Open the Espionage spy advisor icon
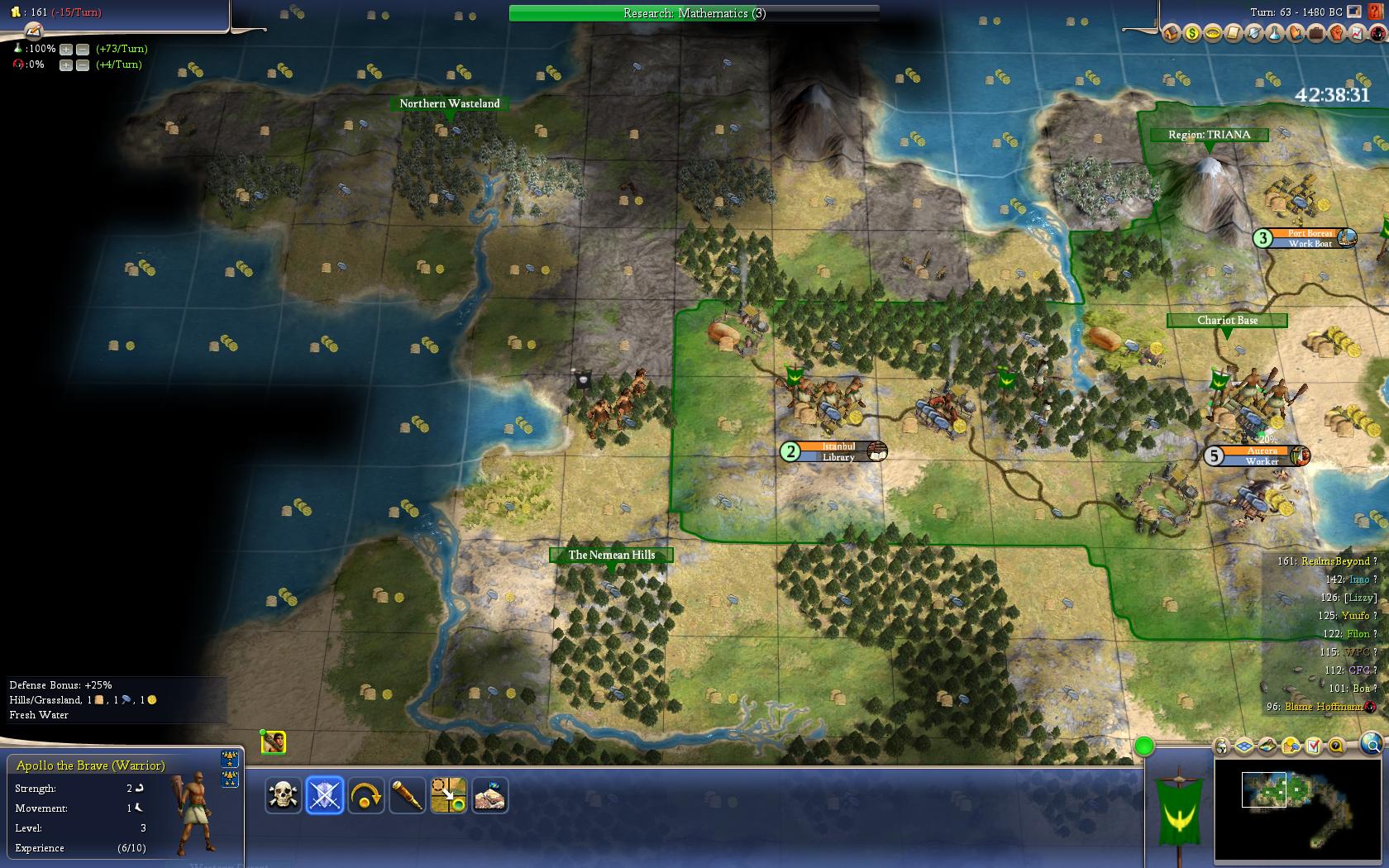 point(1377,34)
